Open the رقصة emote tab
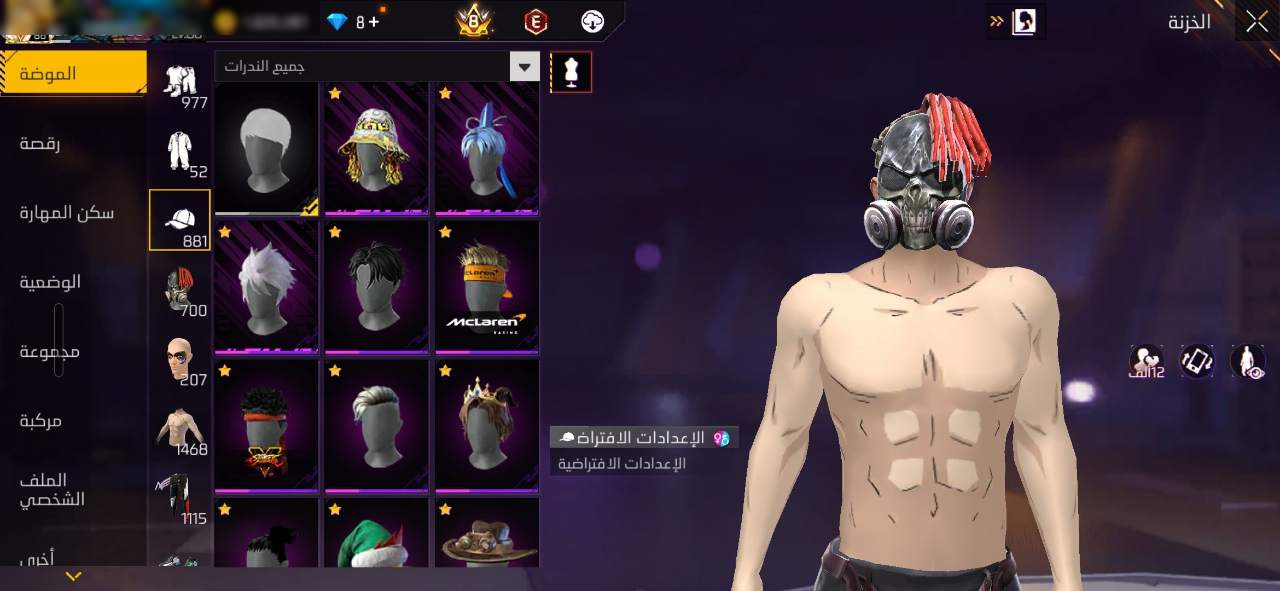Image resolution: width=1280 pixels, height=591 pixels. click(40, 144)
